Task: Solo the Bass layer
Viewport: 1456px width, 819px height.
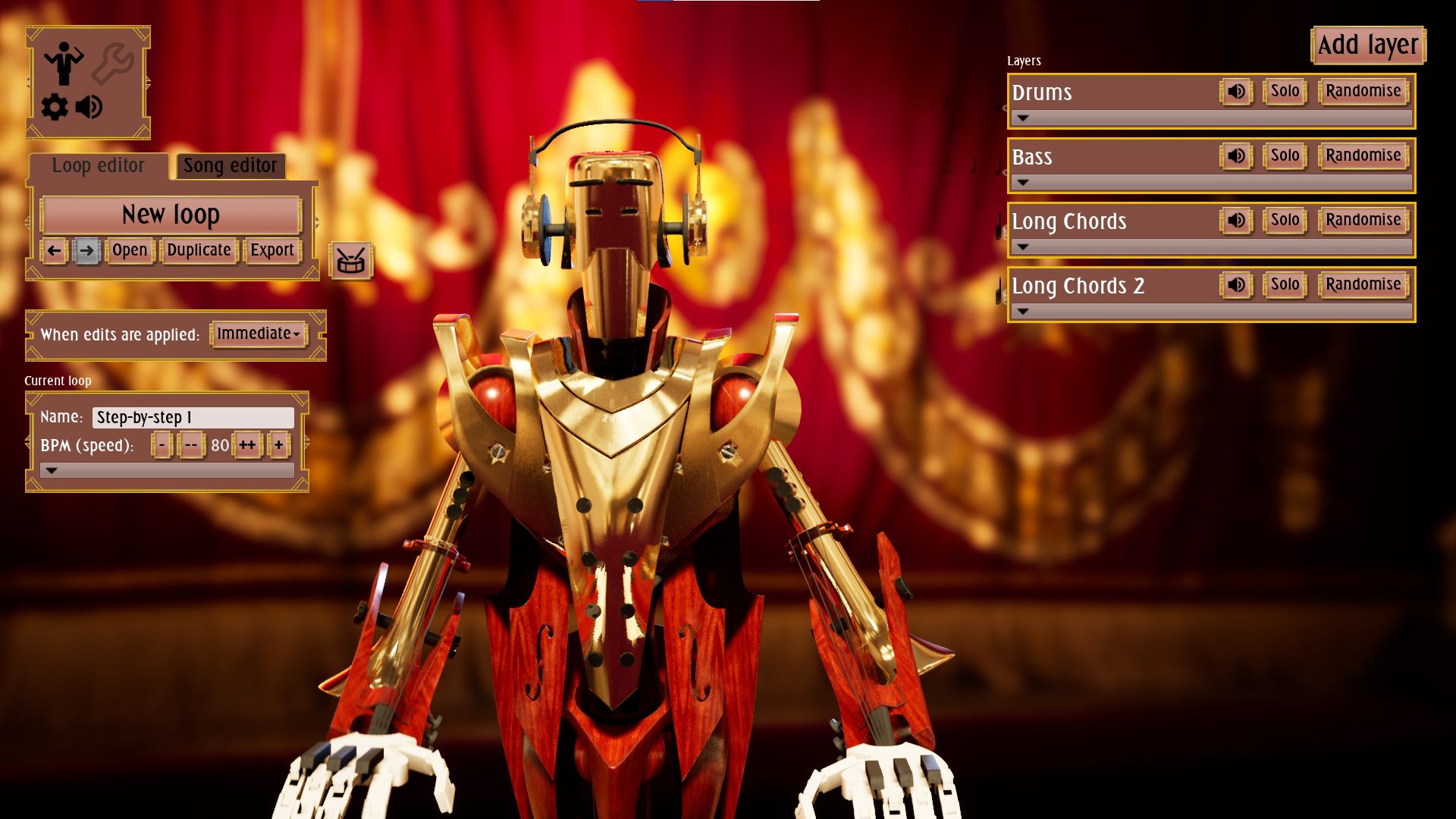Action: tap(1285, 156)
